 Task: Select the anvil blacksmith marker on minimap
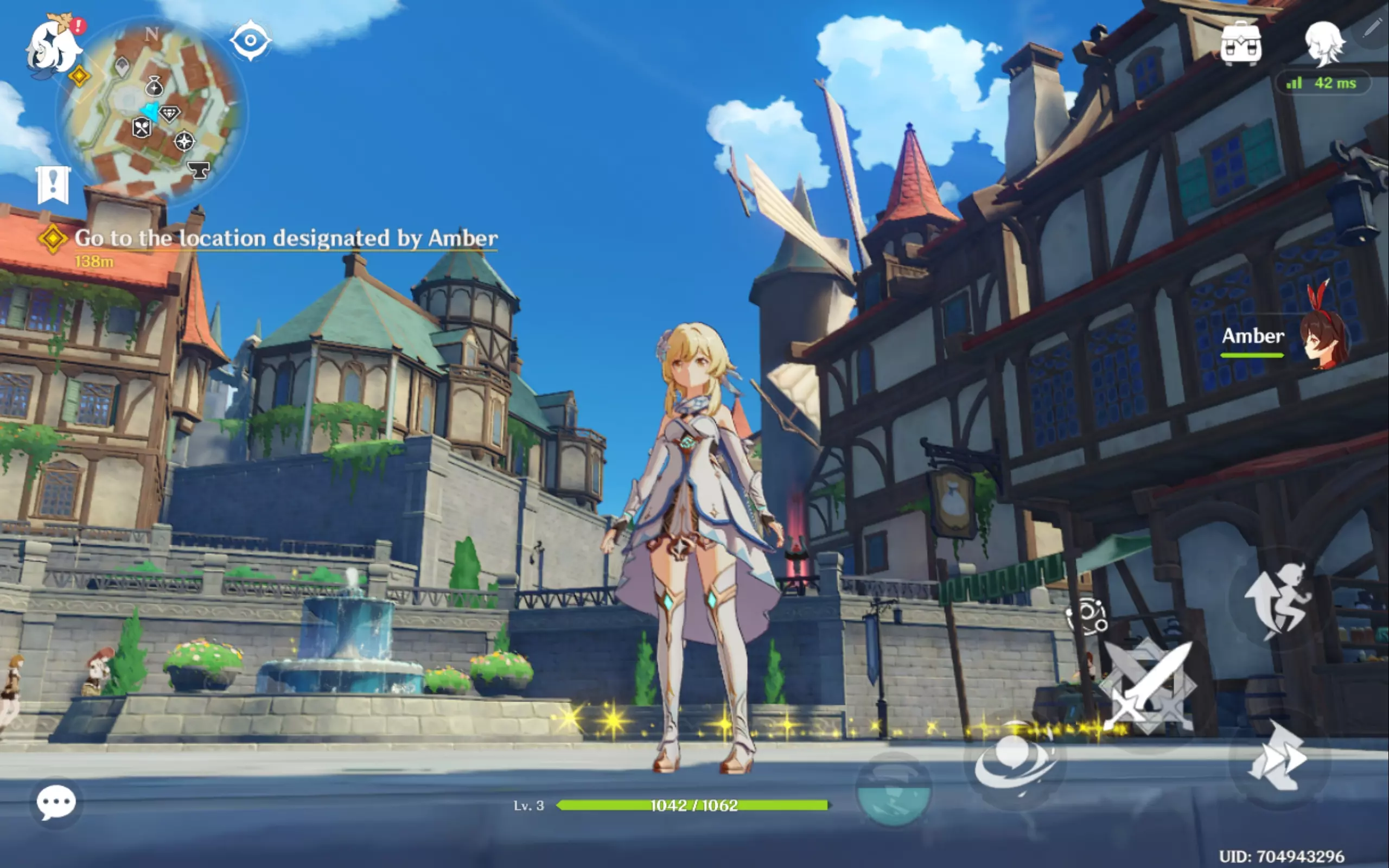199,169
